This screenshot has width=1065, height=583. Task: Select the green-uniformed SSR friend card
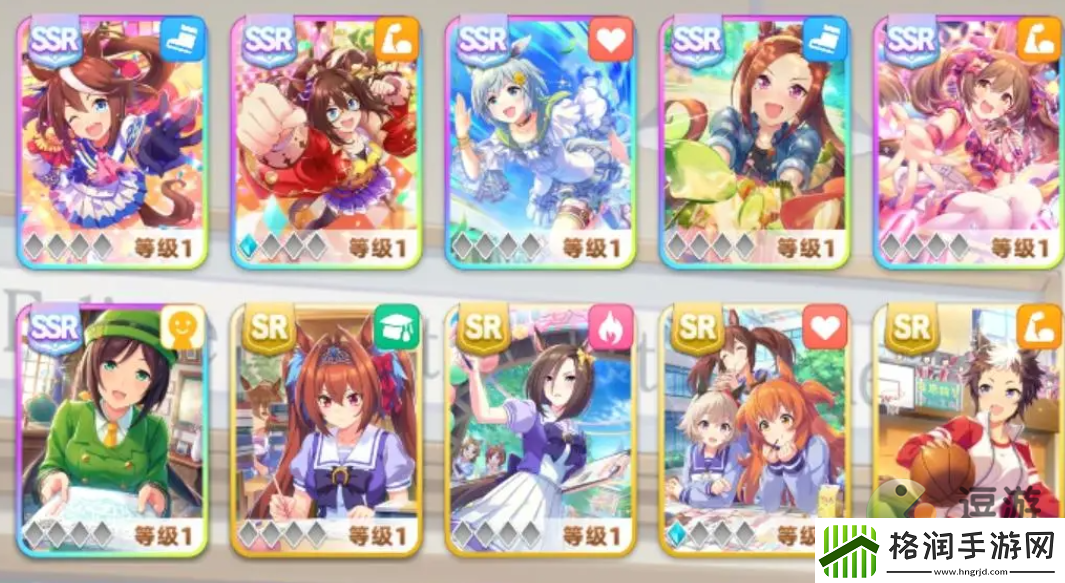[x=113, y=430]
